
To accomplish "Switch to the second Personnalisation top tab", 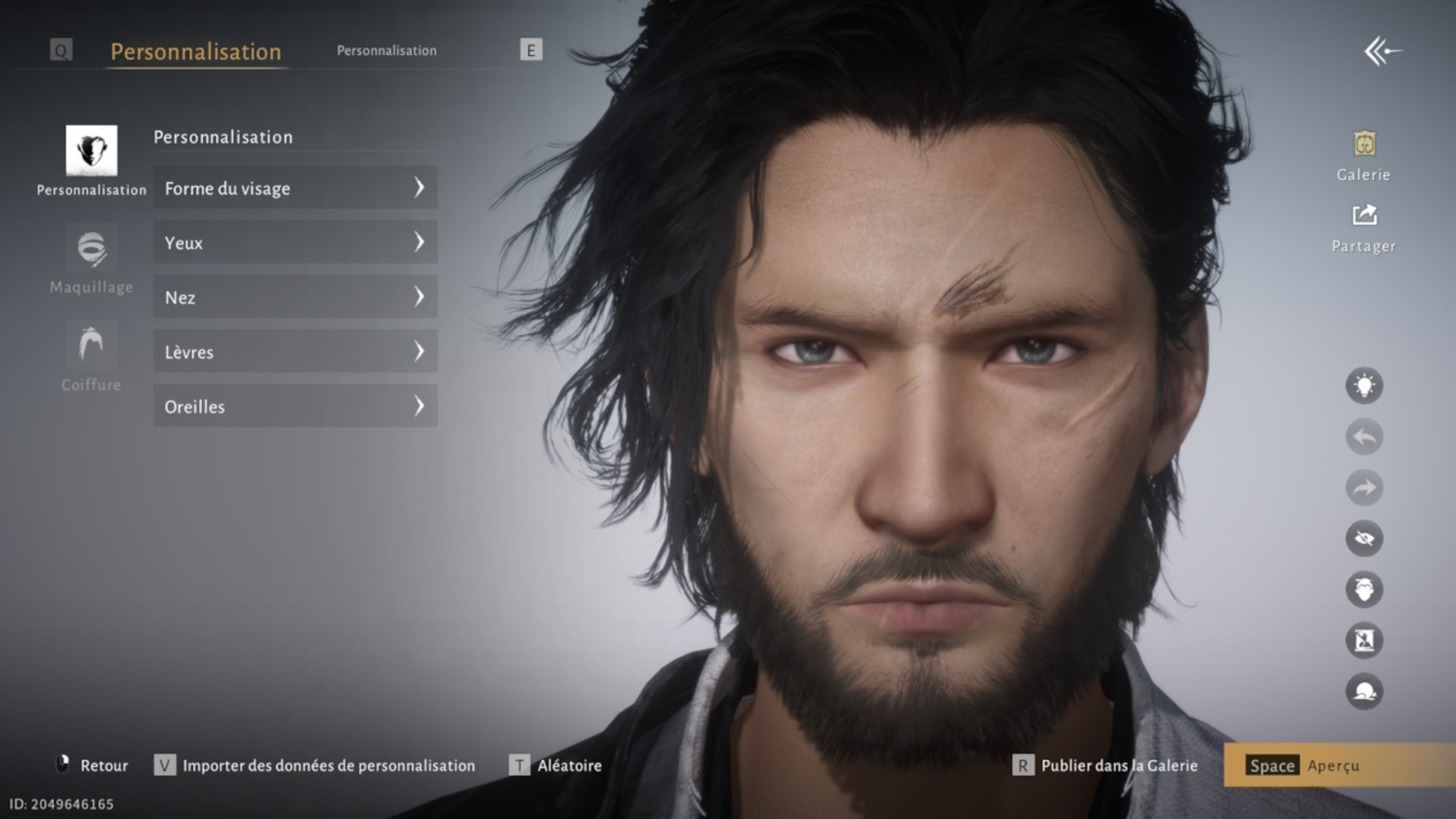I will point(386,51).
